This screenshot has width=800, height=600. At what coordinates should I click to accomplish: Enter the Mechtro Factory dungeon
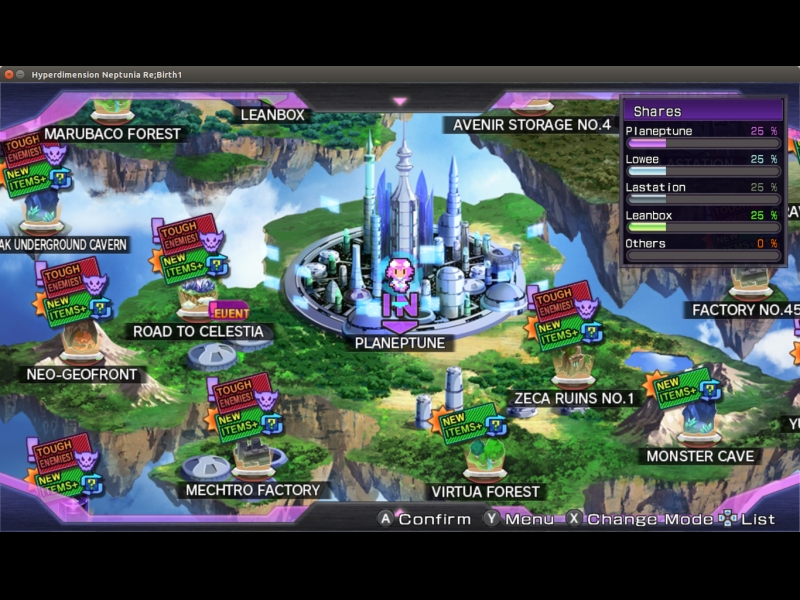(253, 490)
